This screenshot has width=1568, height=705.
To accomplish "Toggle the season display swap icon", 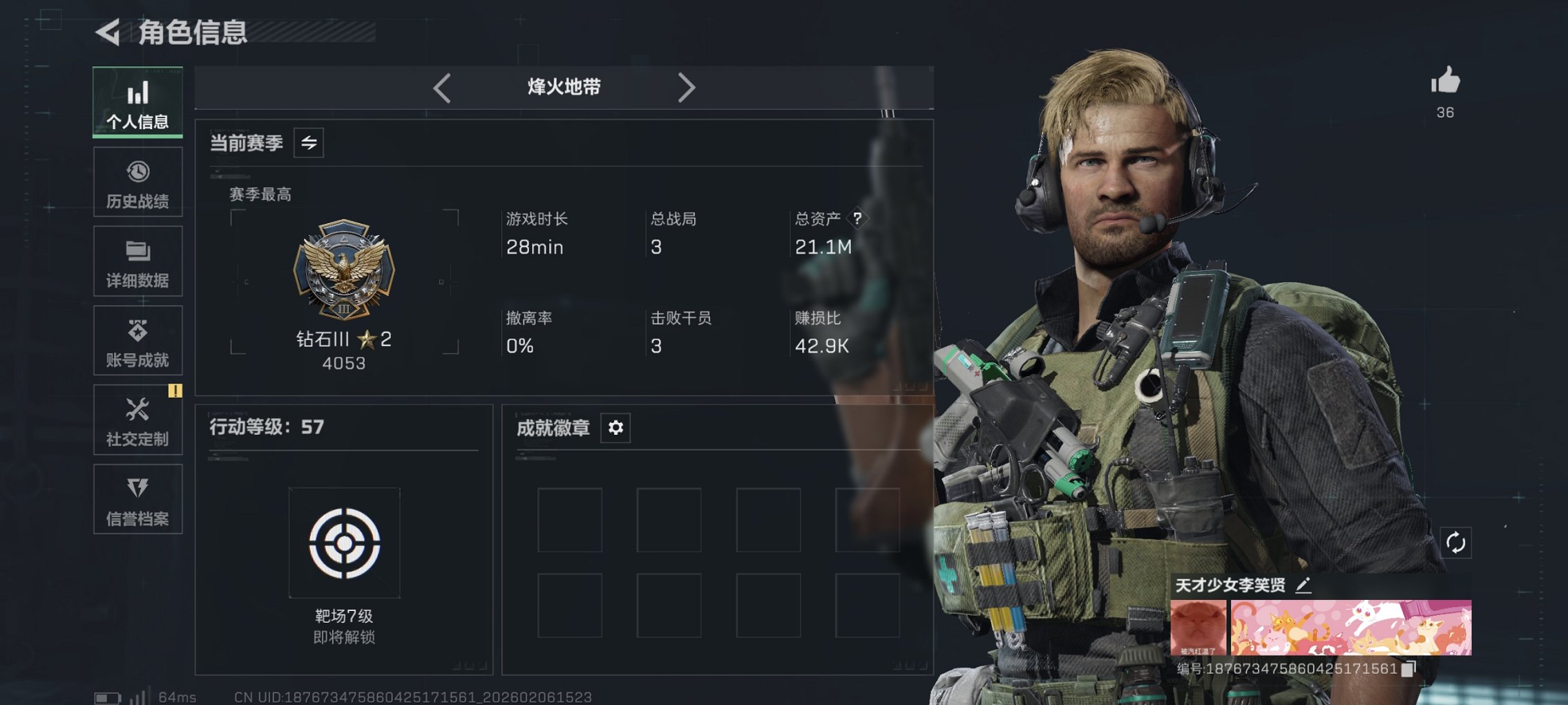I will pyautogui.click(x=308, y=143).
